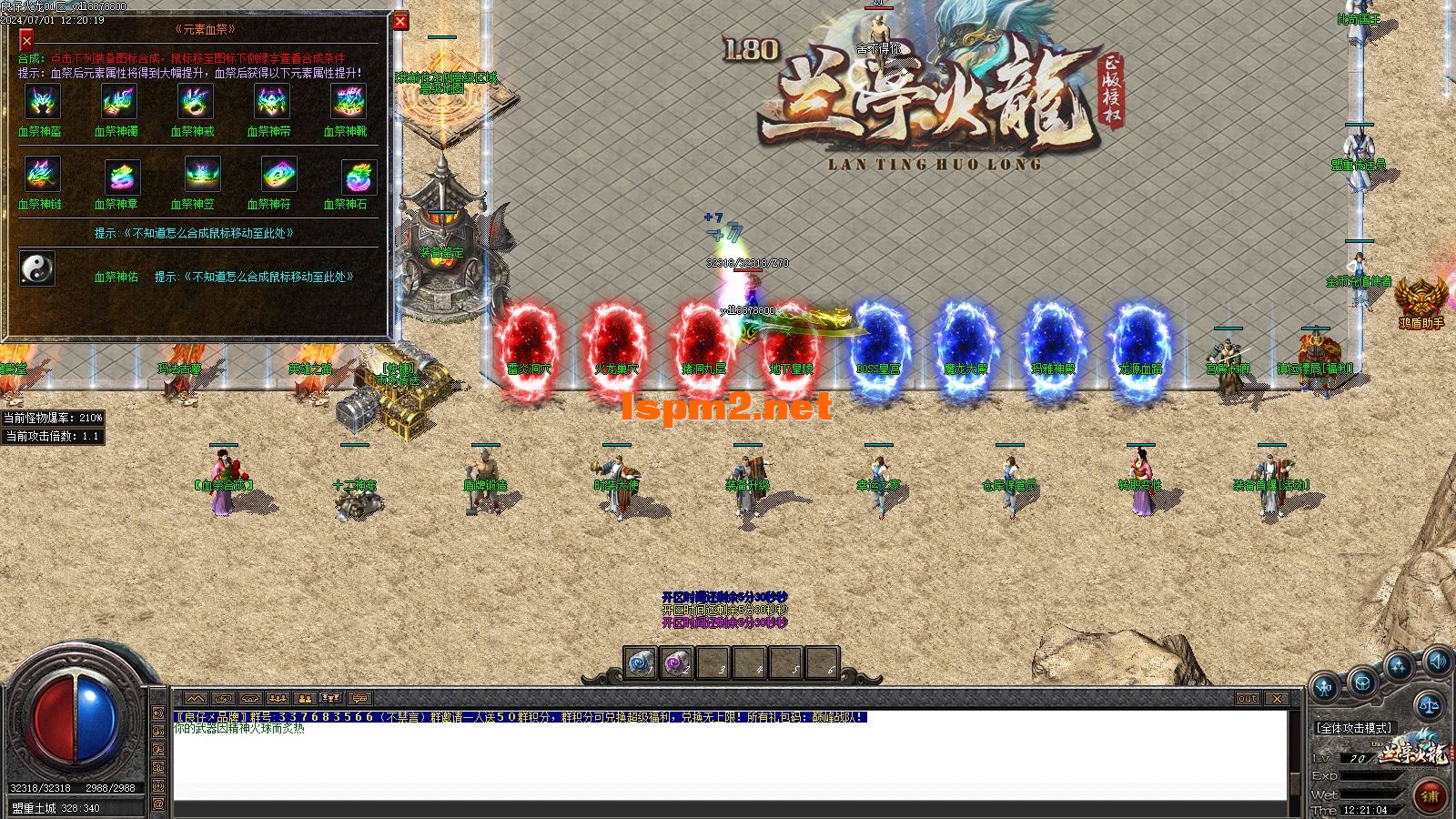The height and width of the screenshot is (819, 1456).
Task: Click out to collapse the chat panel
Action: (x=1247, y=699)
